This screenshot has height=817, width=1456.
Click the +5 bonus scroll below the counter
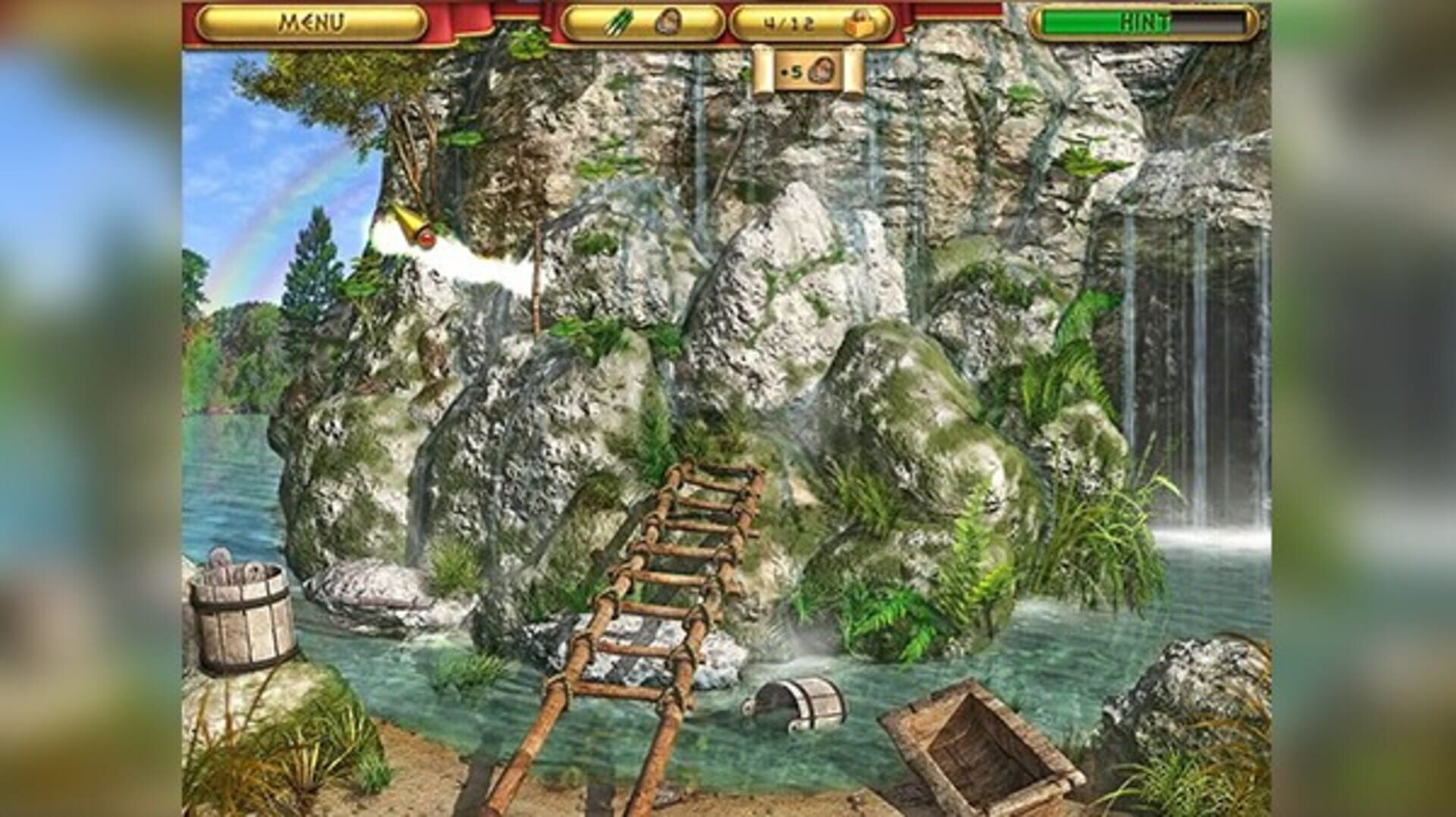[809, 70]
